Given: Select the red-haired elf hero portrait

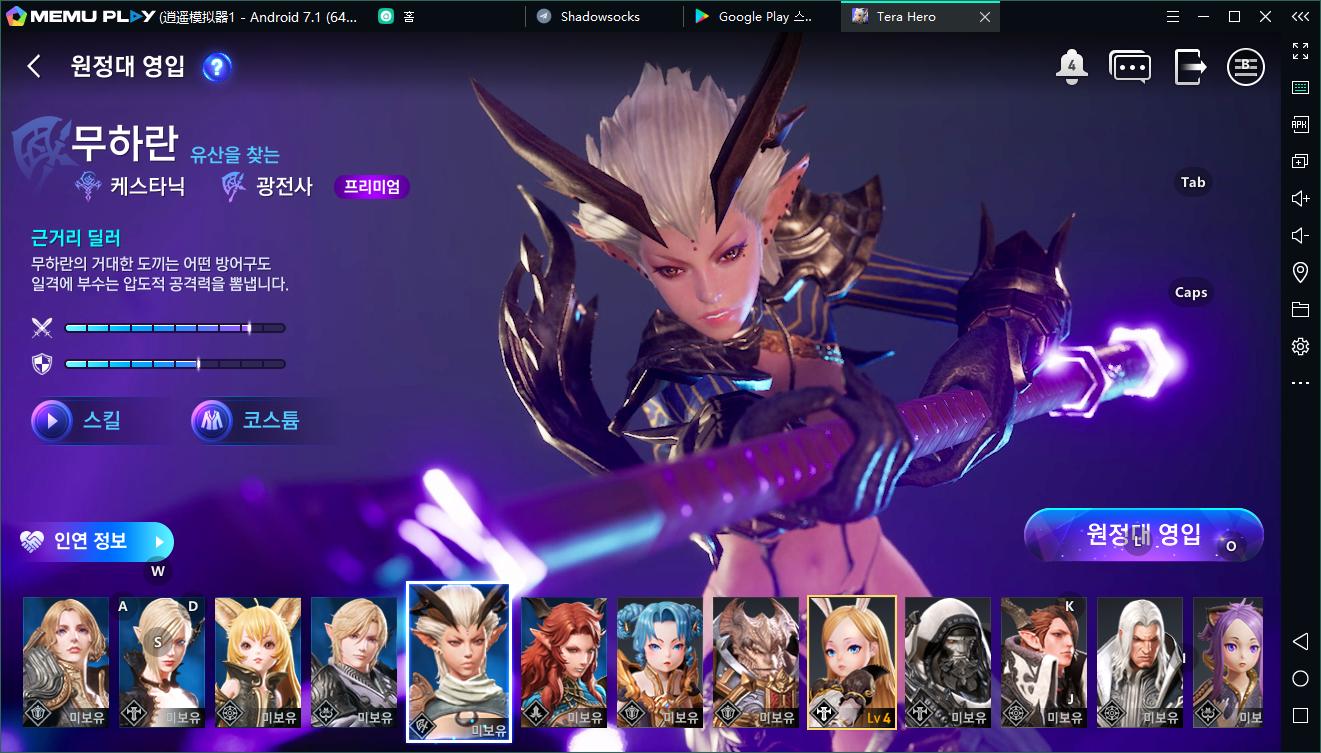Looking at the screenshot, I should tap(564, 662).
